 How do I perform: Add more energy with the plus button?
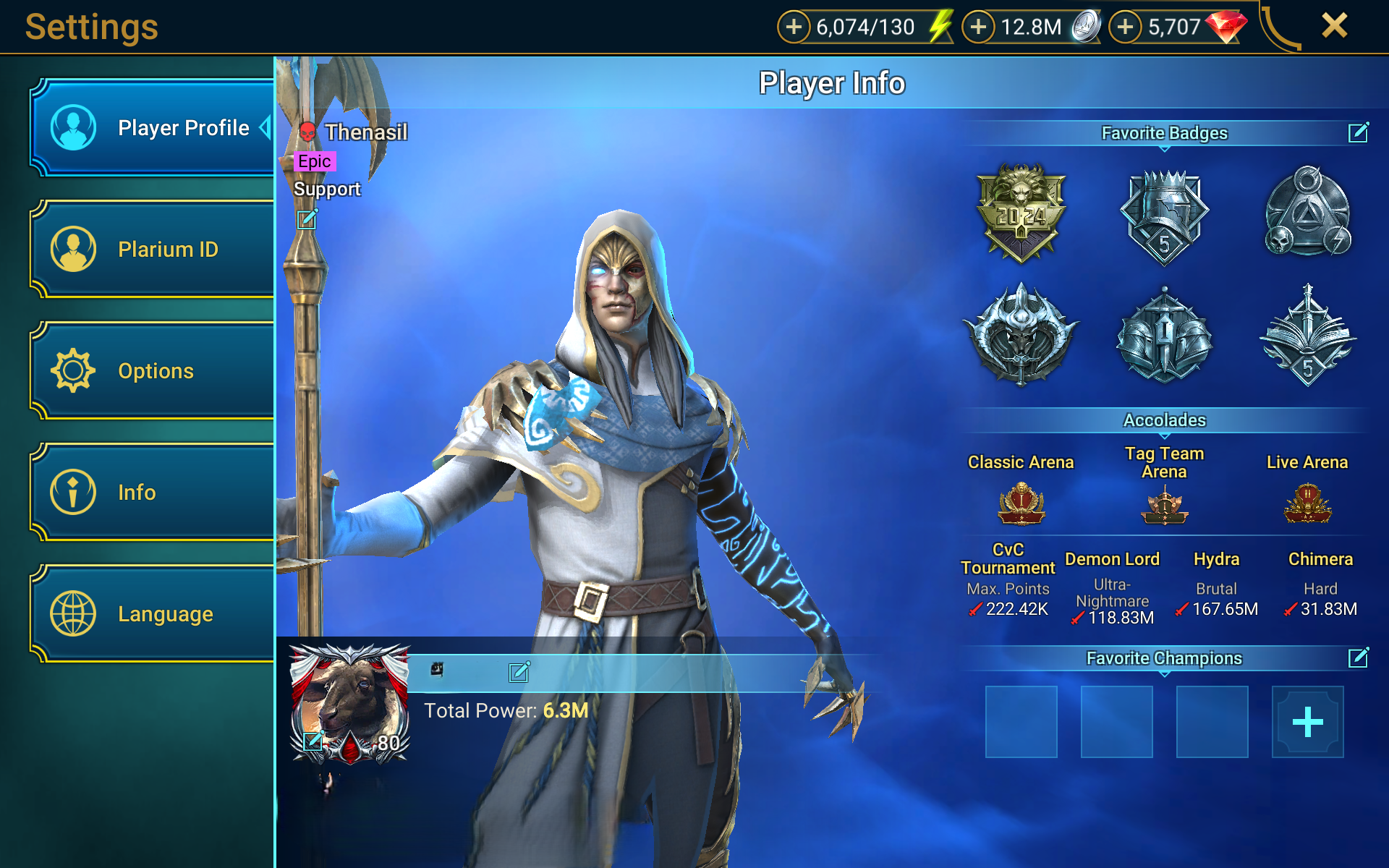click(794, 27)
